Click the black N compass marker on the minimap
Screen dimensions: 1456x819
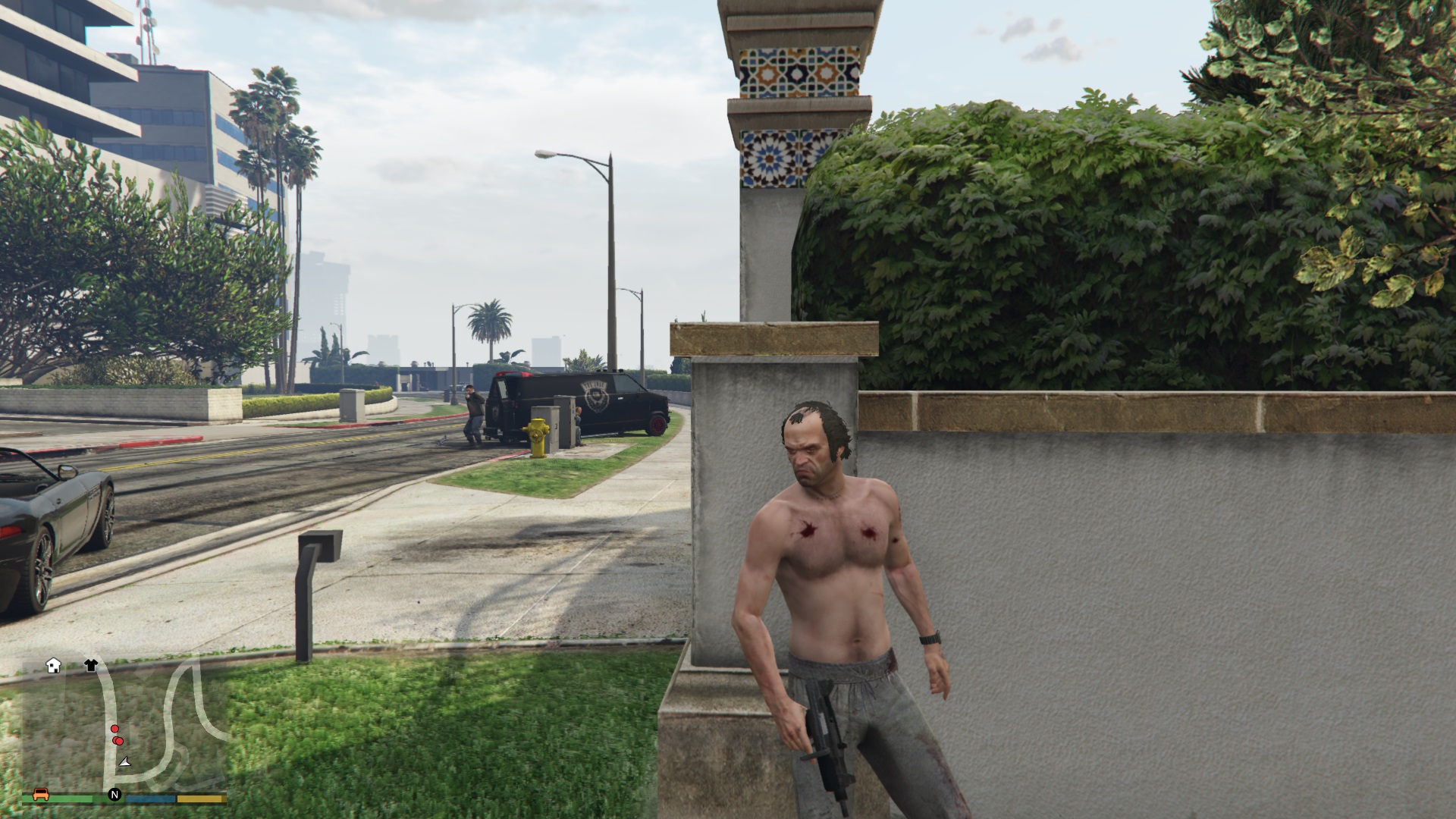coord(115,794)
